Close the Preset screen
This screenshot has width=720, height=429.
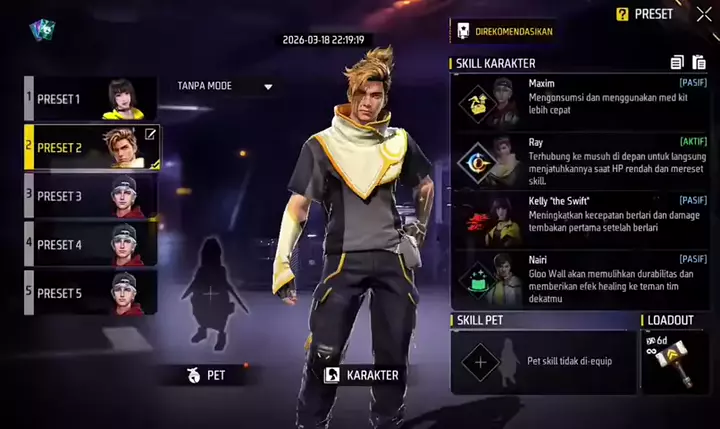[x=697, y=14]
